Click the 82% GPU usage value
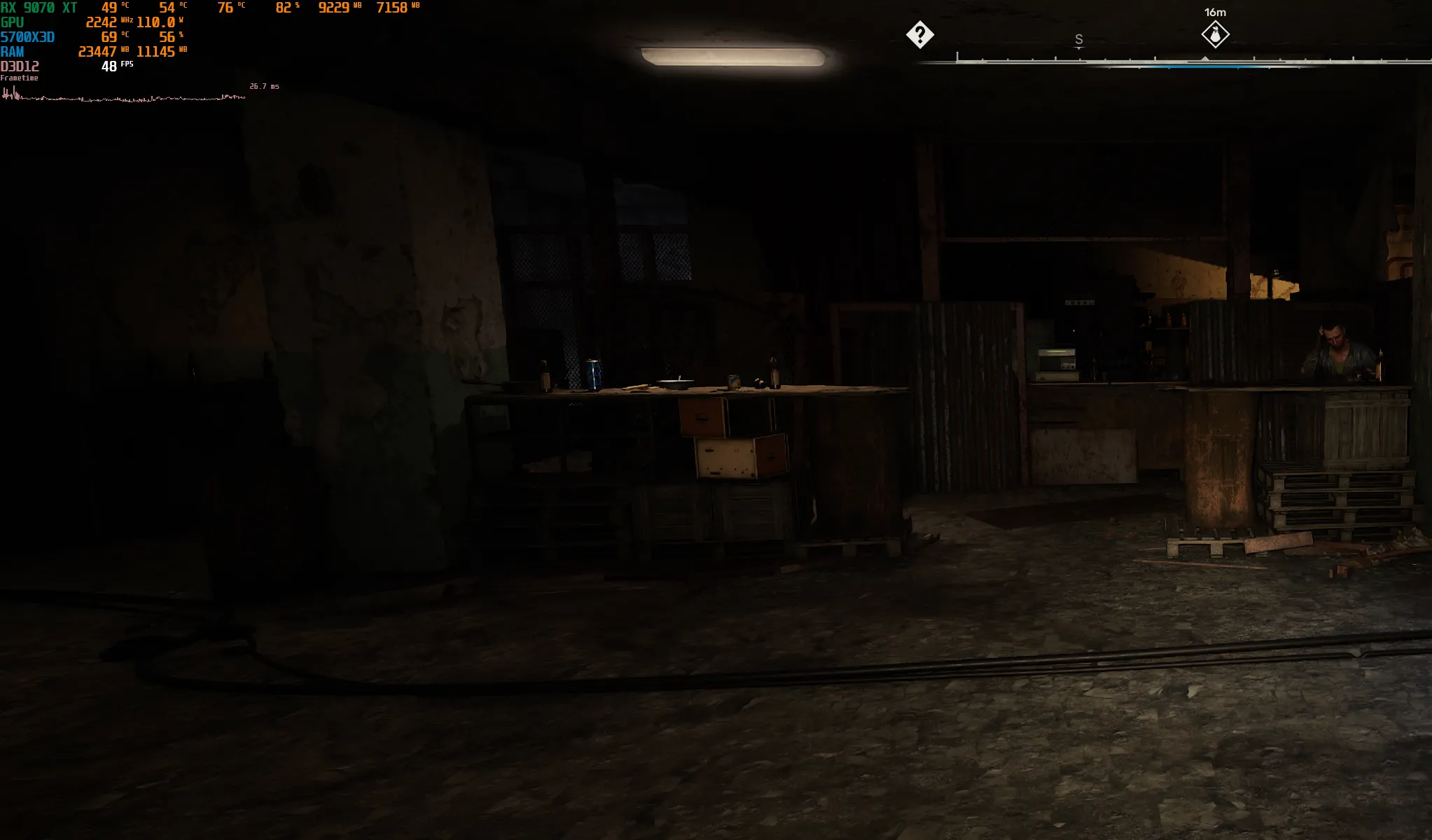 point(283,8)
